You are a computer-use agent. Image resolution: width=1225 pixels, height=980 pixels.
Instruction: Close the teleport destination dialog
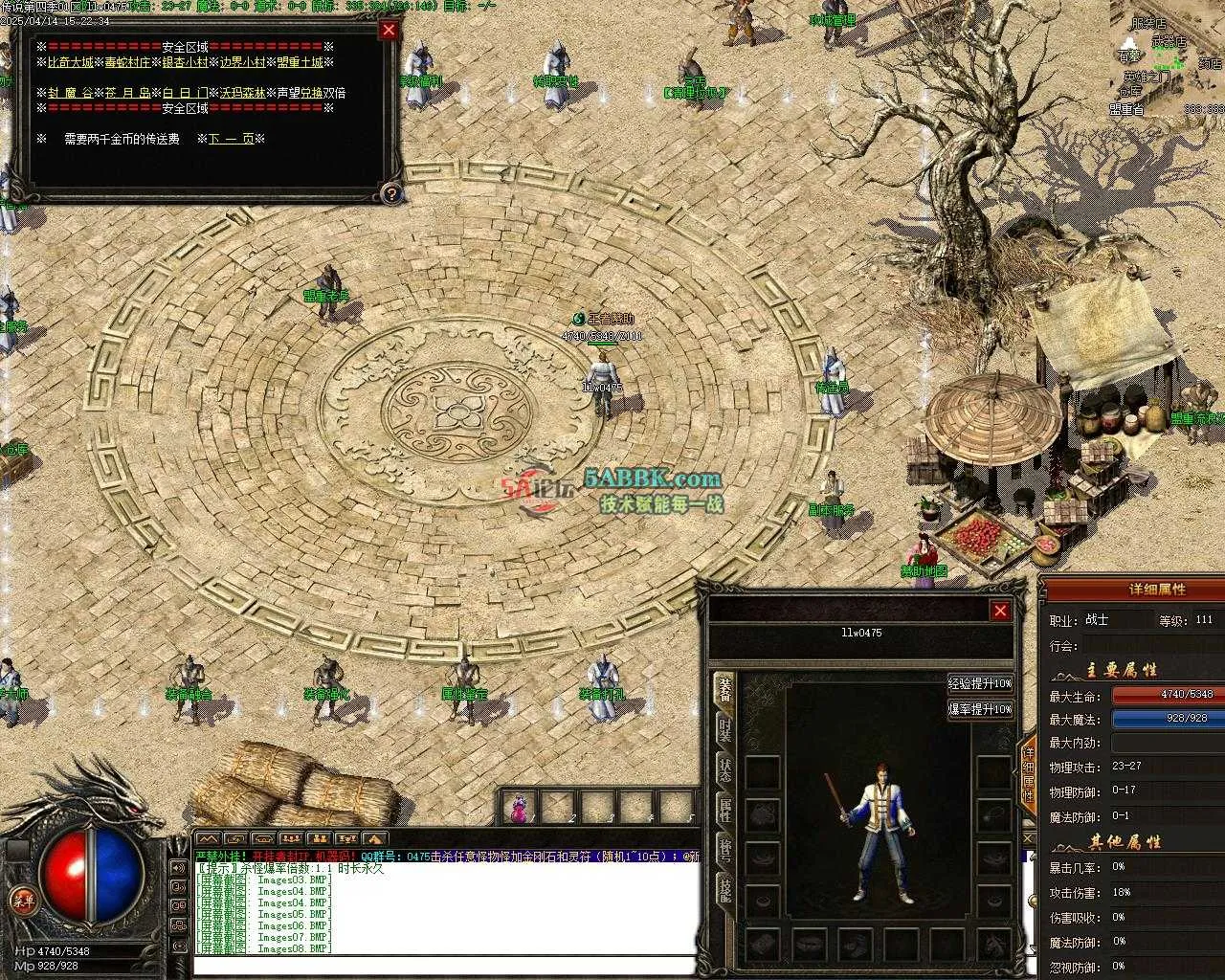pos(389,30)
